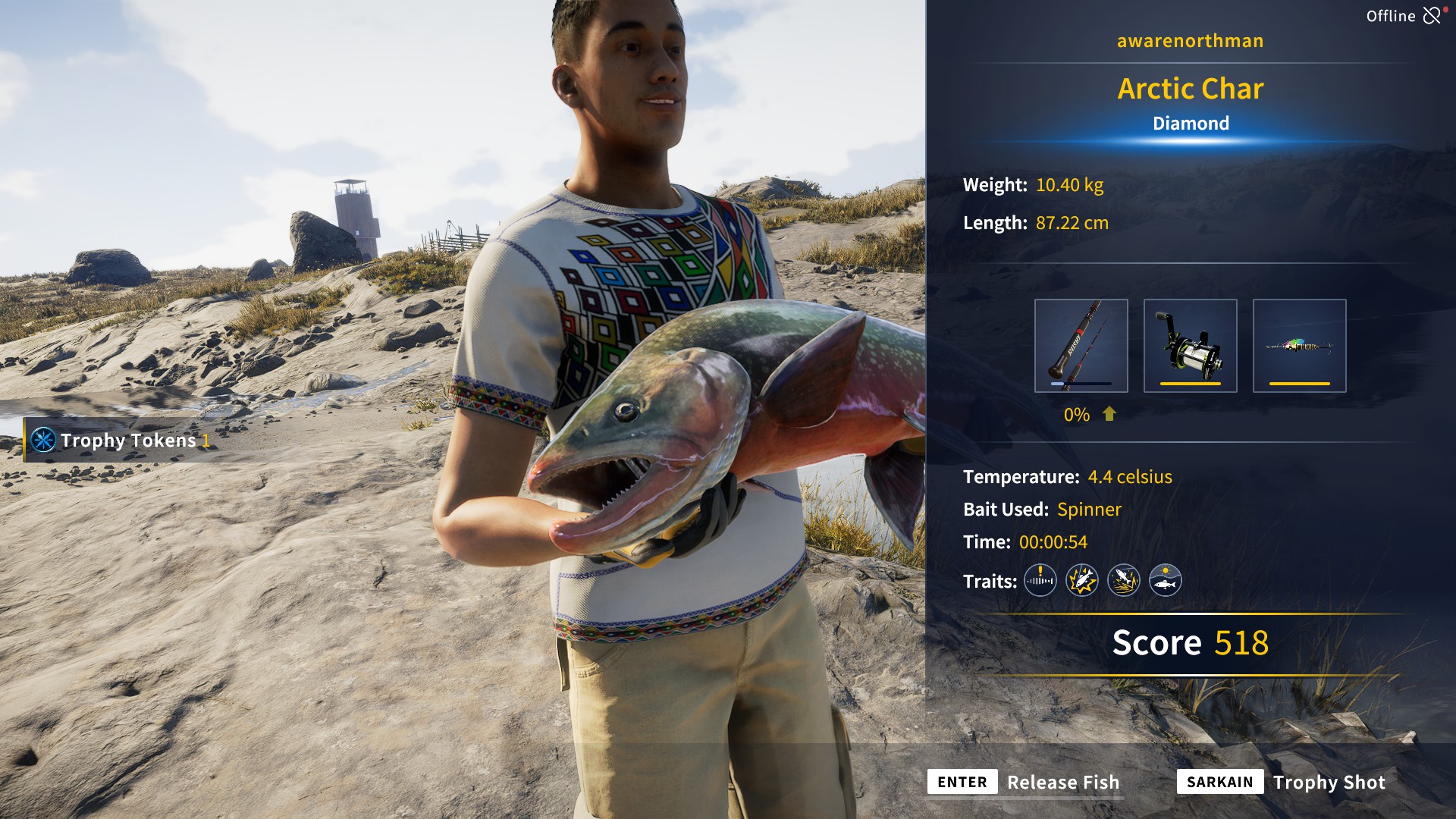
Task: Click the jumping fish trait icon
Action: pyautogui.click(x=1124, y=581)
